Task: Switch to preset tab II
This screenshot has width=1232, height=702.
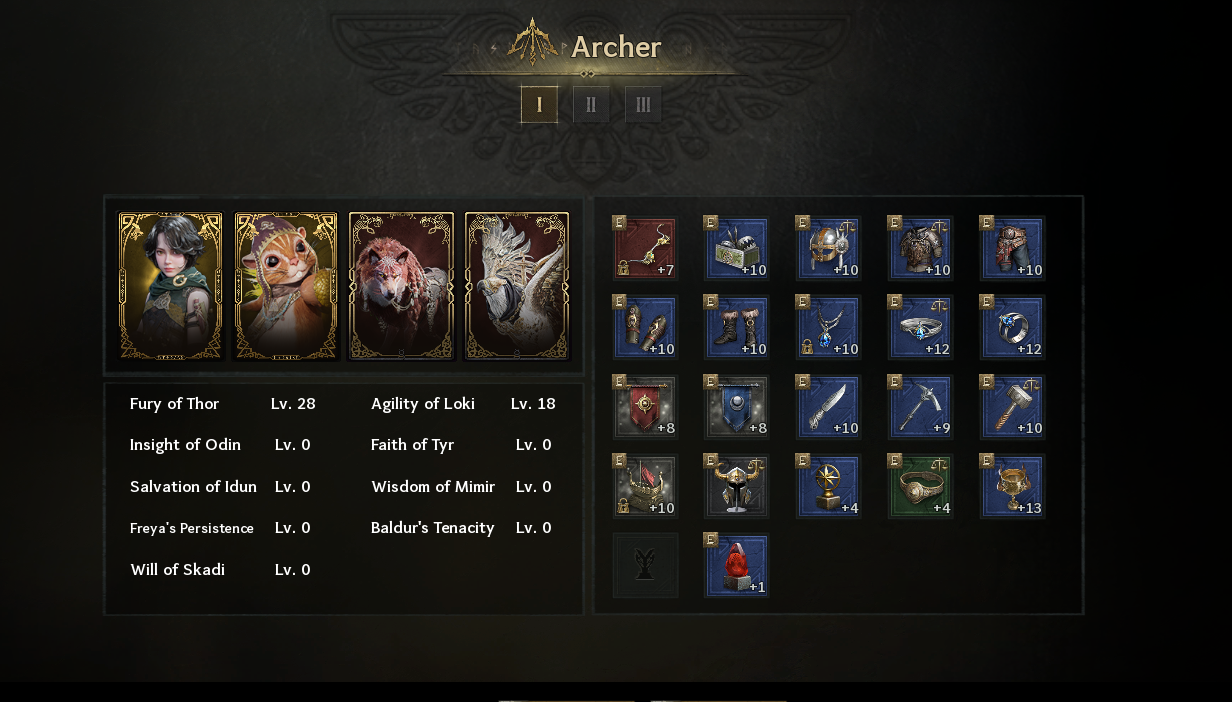Action: 591,104
